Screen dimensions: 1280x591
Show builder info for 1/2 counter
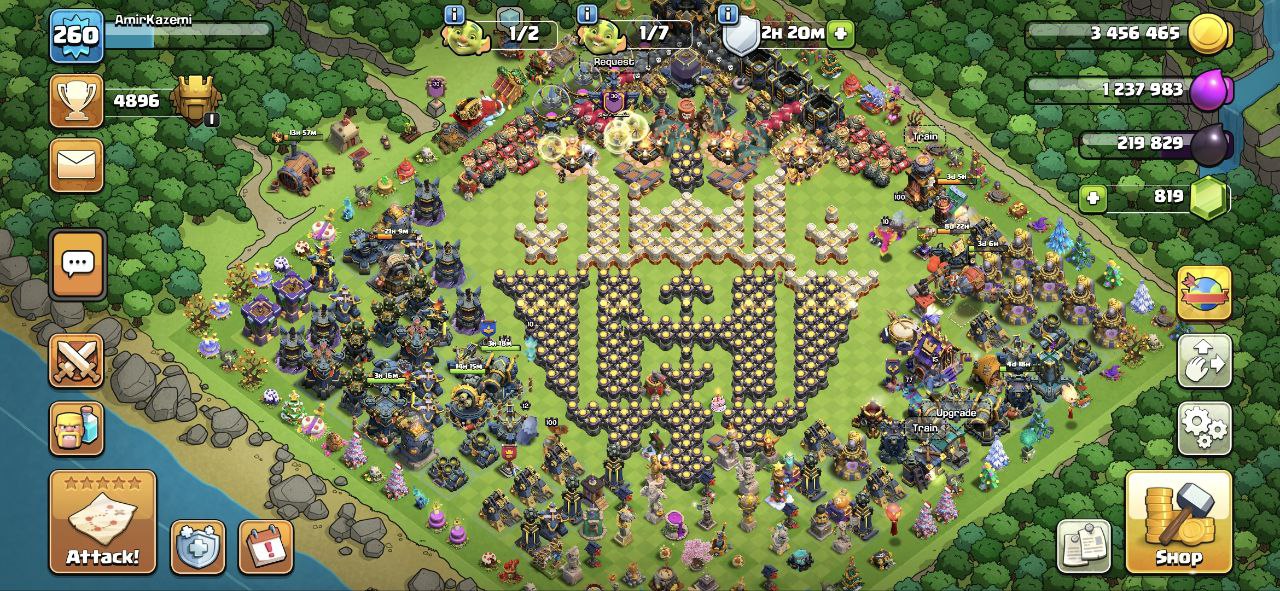click(454, 14)
